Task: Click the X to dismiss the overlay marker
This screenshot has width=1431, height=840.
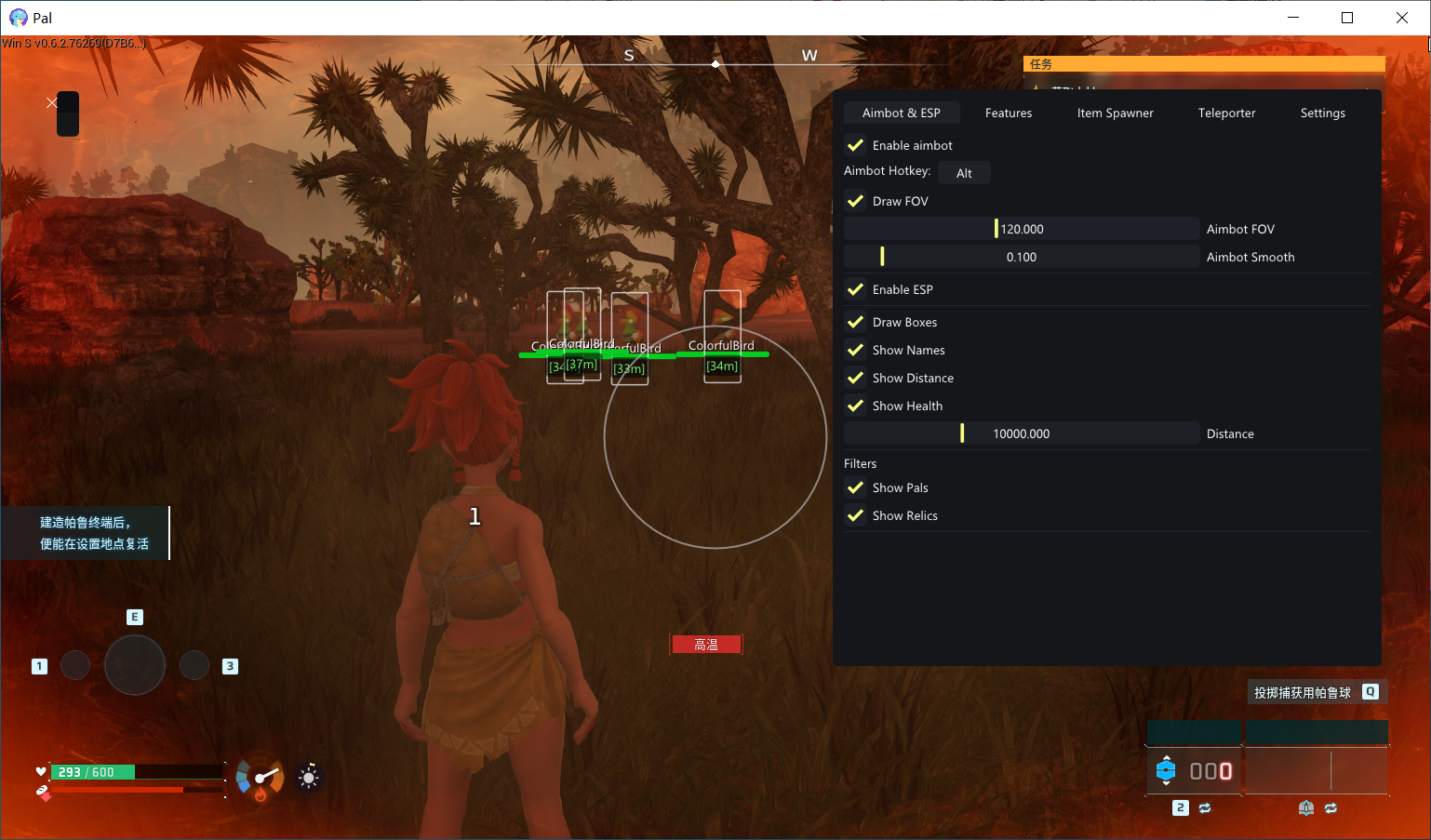Action: click(x=52, y=102)
